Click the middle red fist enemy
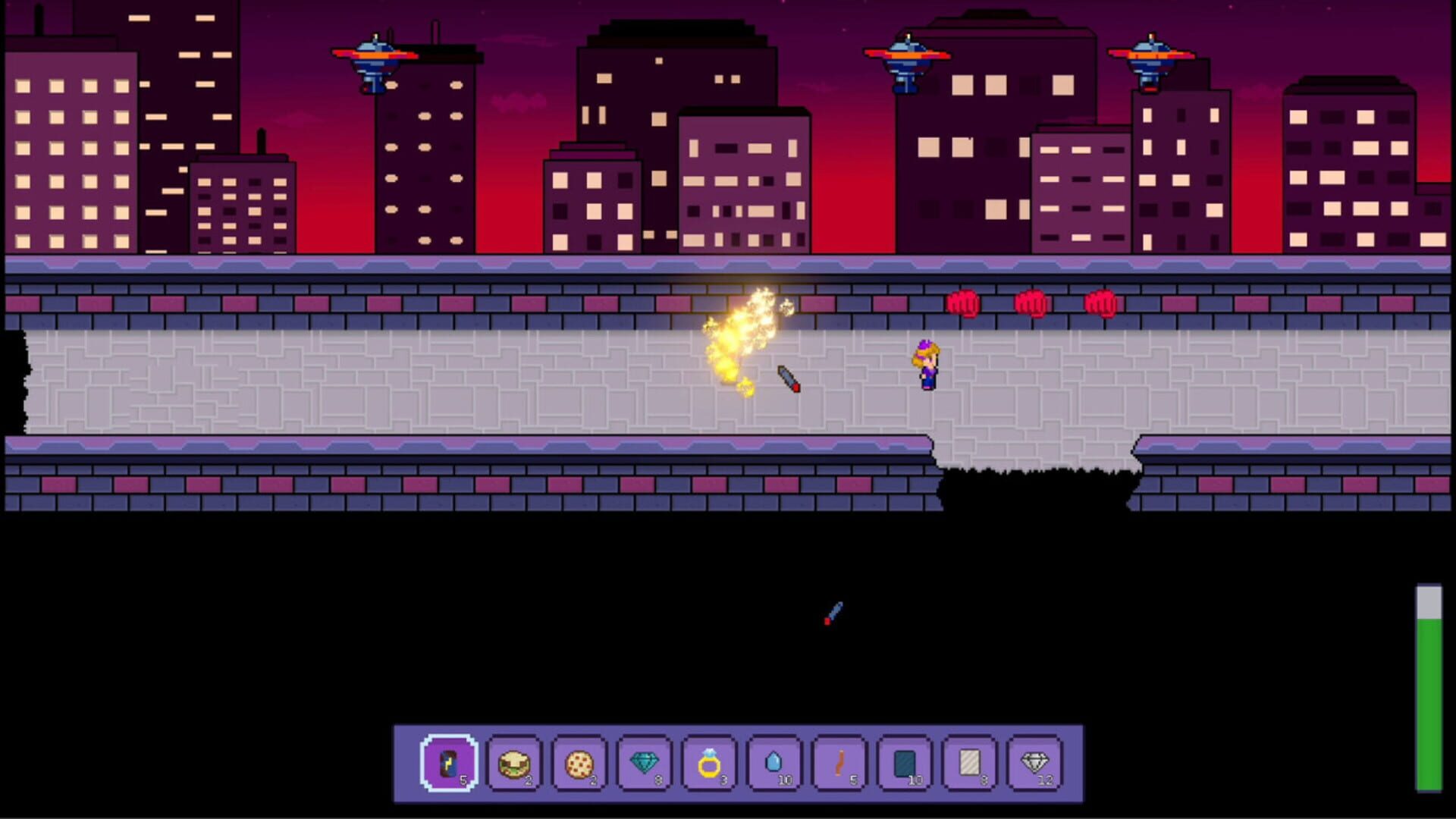The width and height of the screenshot is (1456, 819). pos(1031,302)
